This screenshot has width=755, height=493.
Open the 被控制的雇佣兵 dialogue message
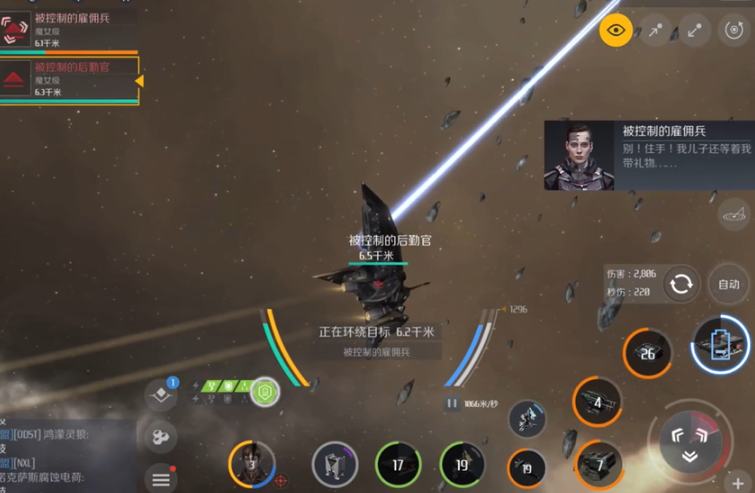(x=645, y=155)
